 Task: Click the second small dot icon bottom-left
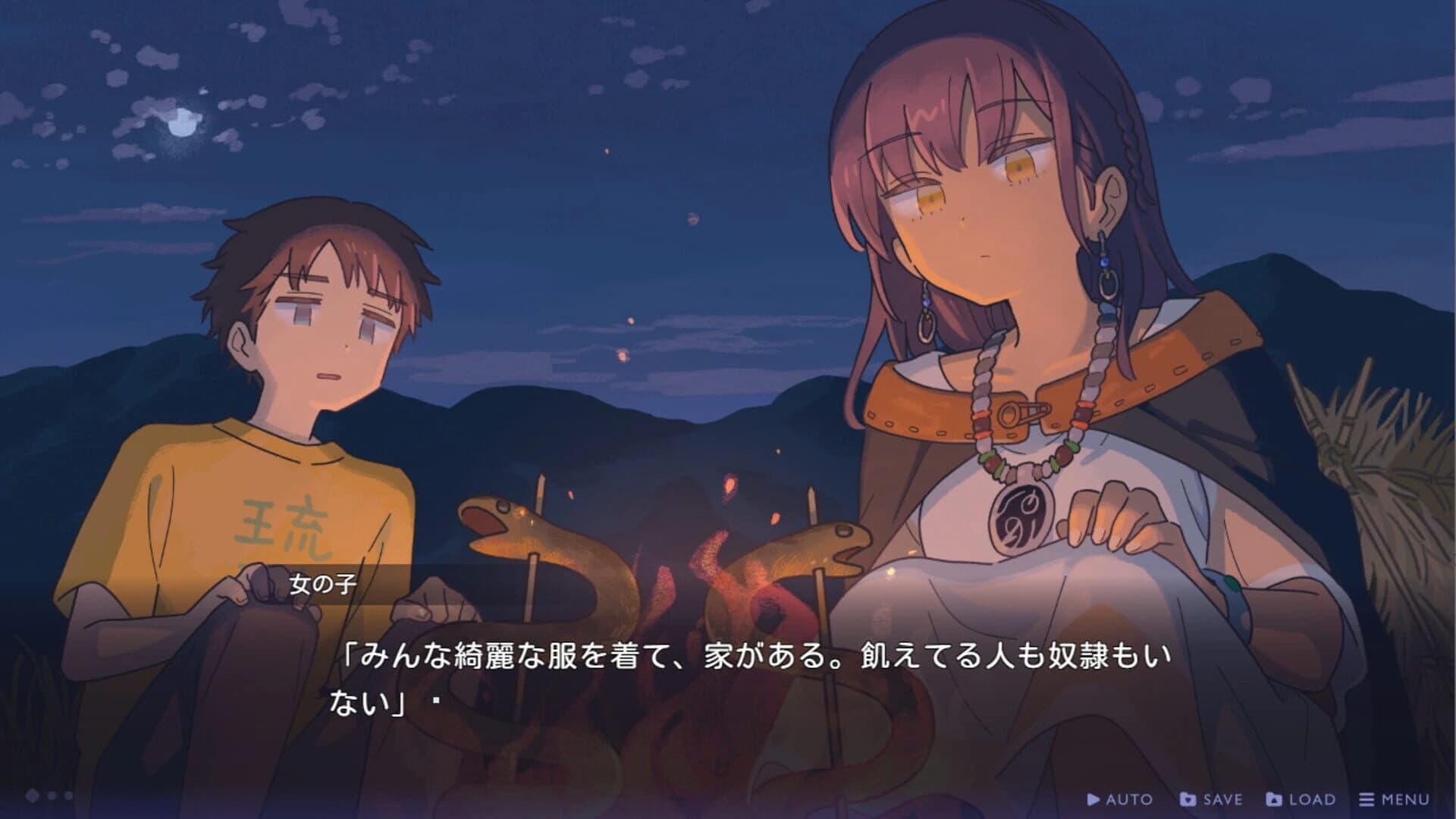(67, 795)
